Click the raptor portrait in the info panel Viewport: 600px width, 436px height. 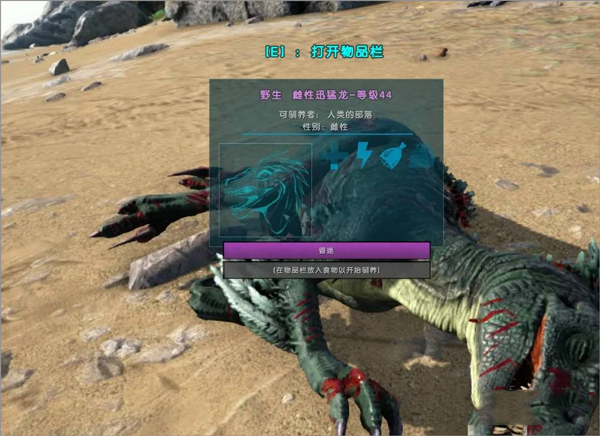point(265,190)
